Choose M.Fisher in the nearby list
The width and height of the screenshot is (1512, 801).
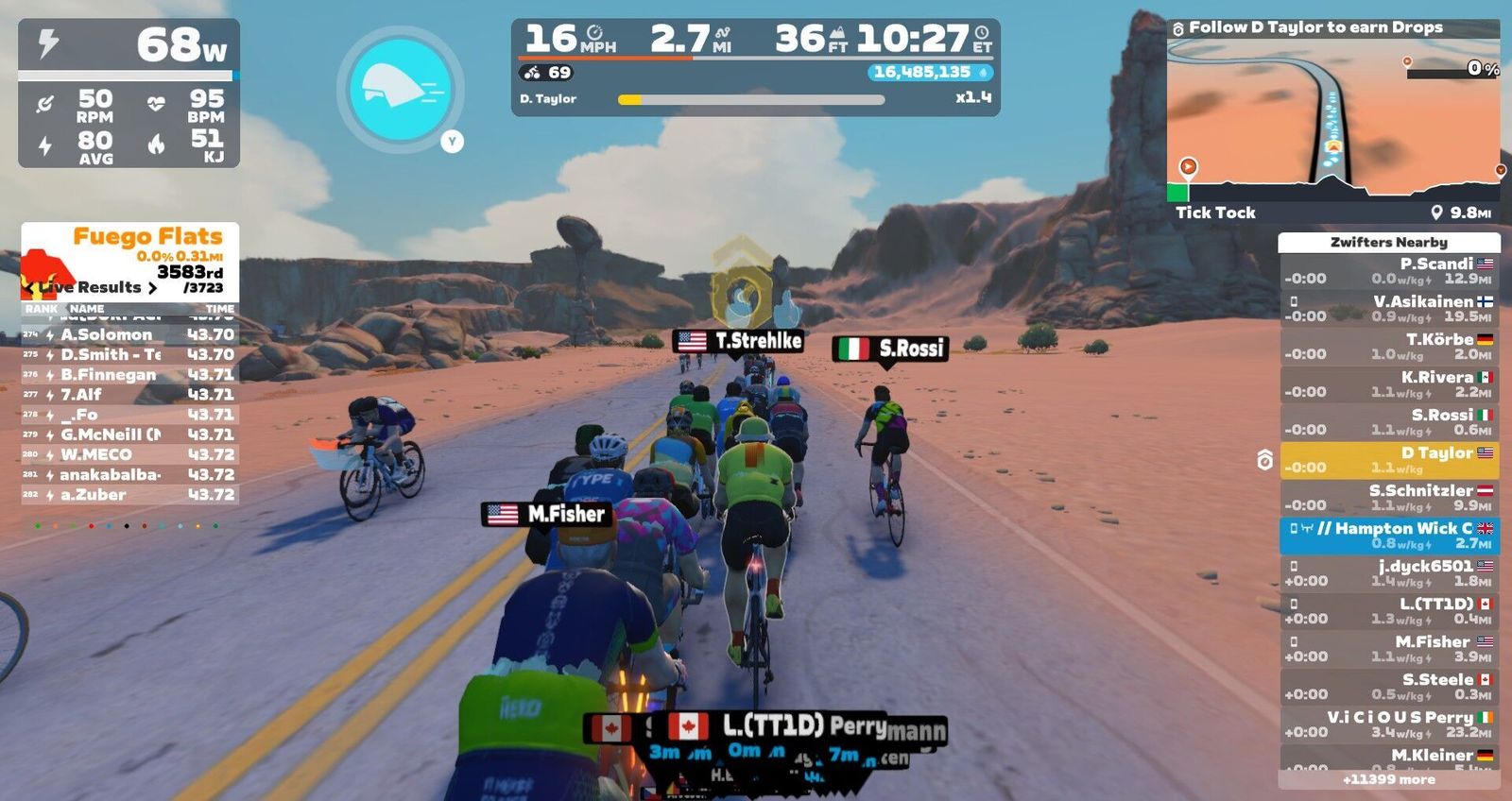(1388, 649)
